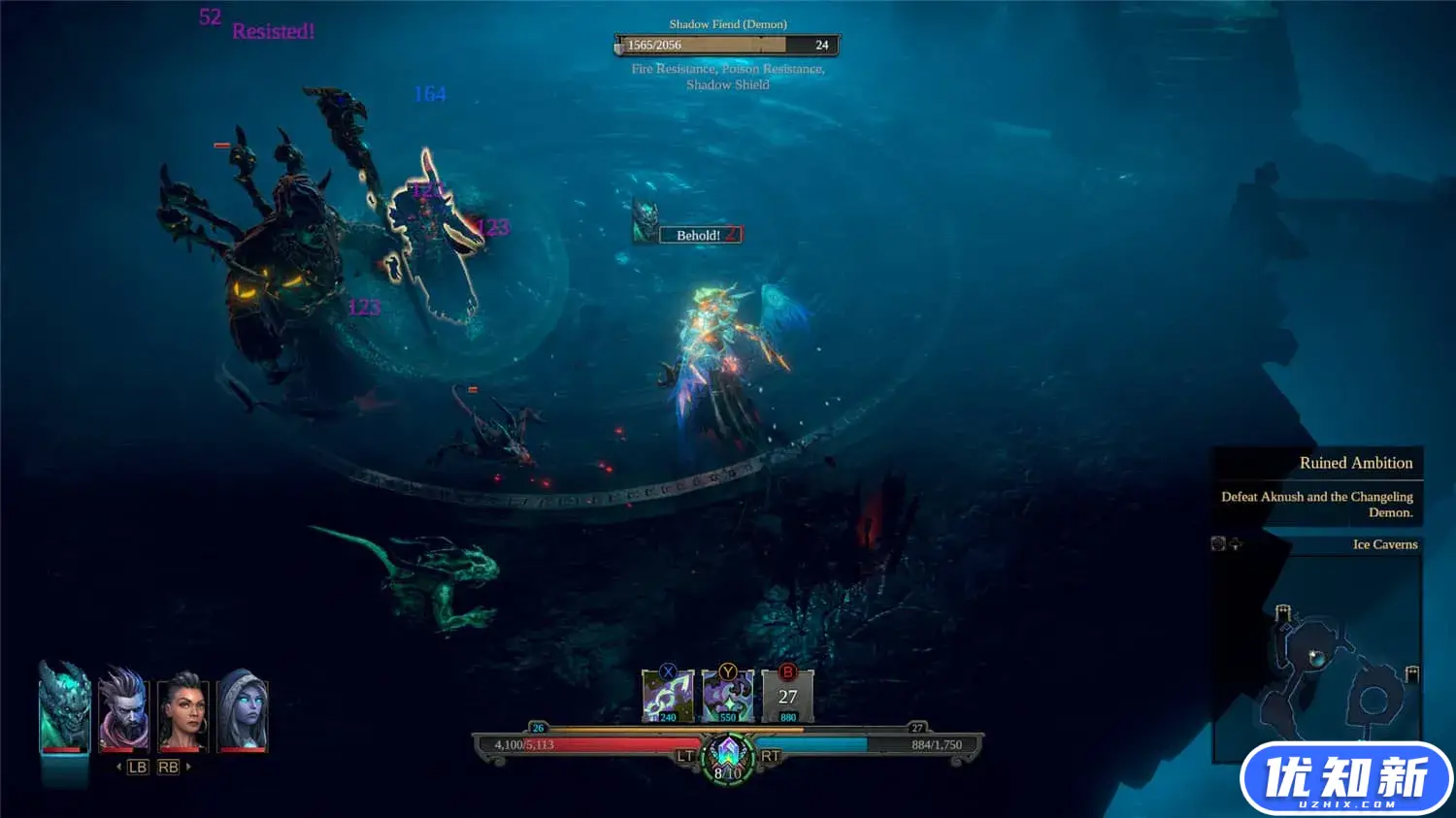The image size is (1456, 818).
Task: Click the Shadow Fiend target frame
Action: coord(727,45)
